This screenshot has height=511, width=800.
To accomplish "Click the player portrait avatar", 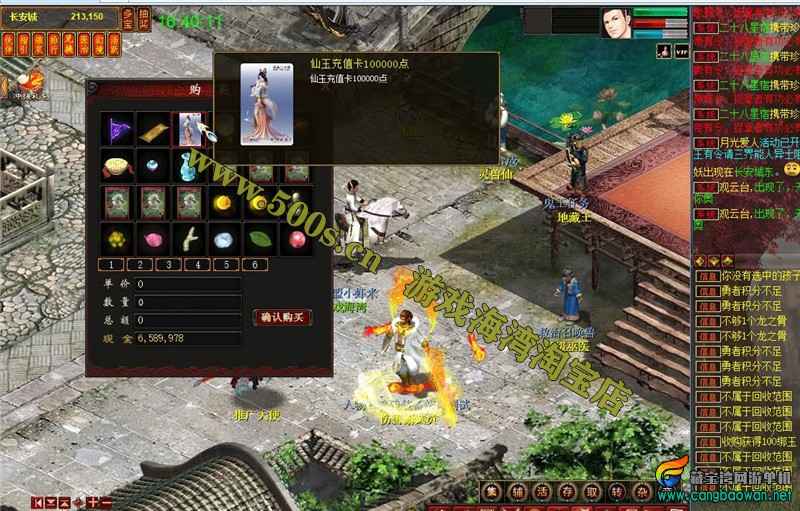I will tap(615, 23).
